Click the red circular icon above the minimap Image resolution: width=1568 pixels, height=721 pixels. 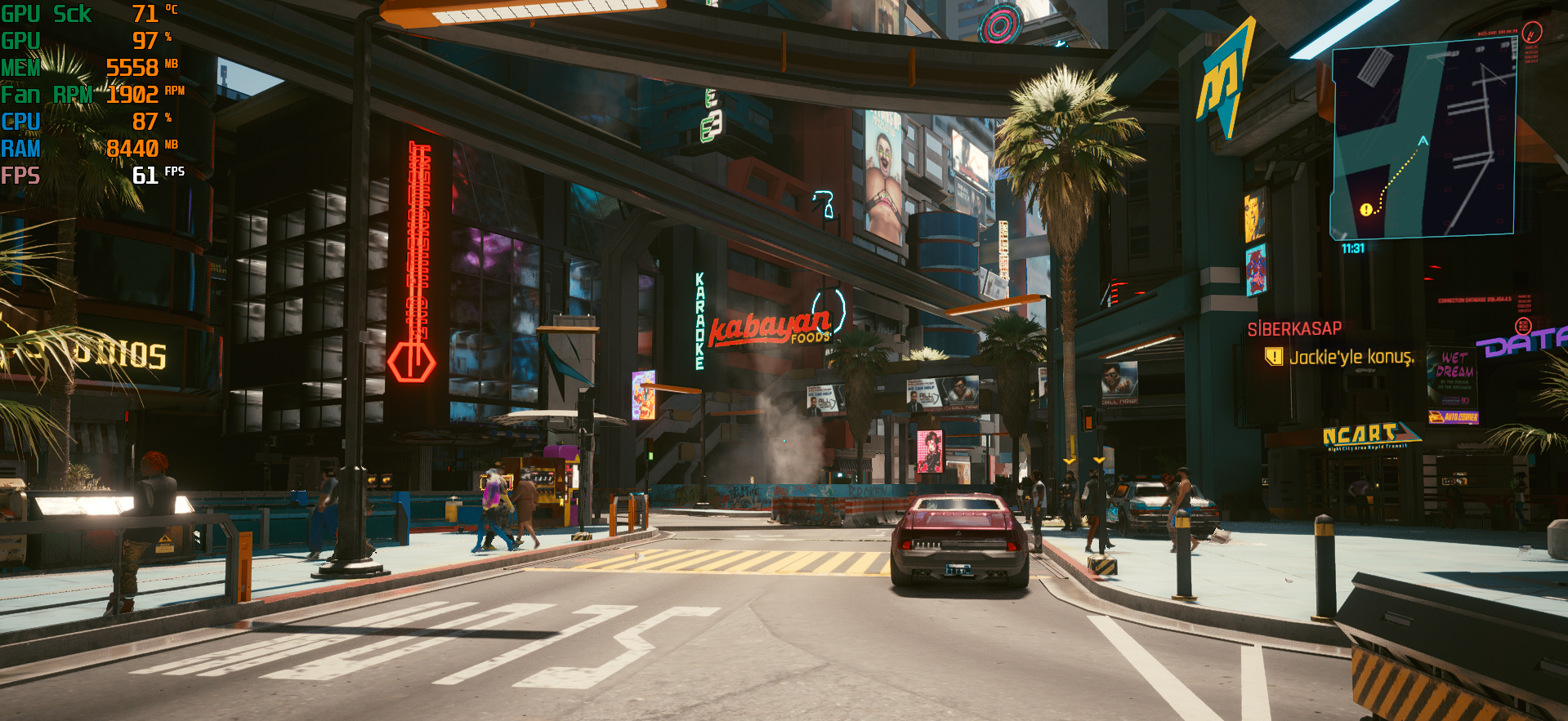tap(1532, 33)
